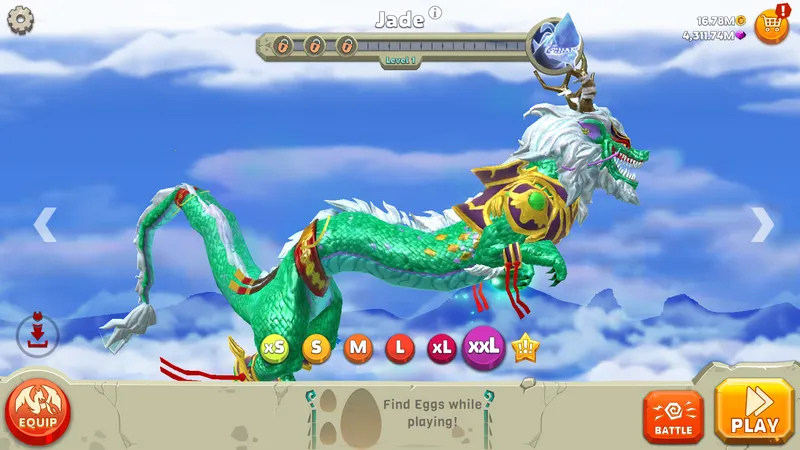Switch to the L dragon size tier
The image size is (800, 450).
coord(400,348)
